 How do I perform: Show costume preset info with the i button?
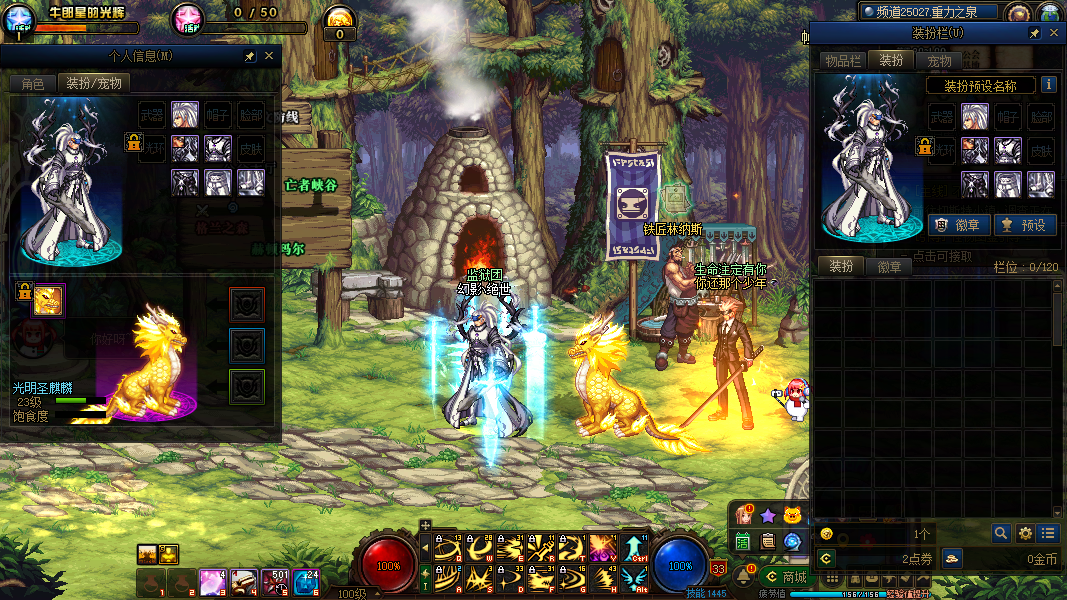point(1048,85)
